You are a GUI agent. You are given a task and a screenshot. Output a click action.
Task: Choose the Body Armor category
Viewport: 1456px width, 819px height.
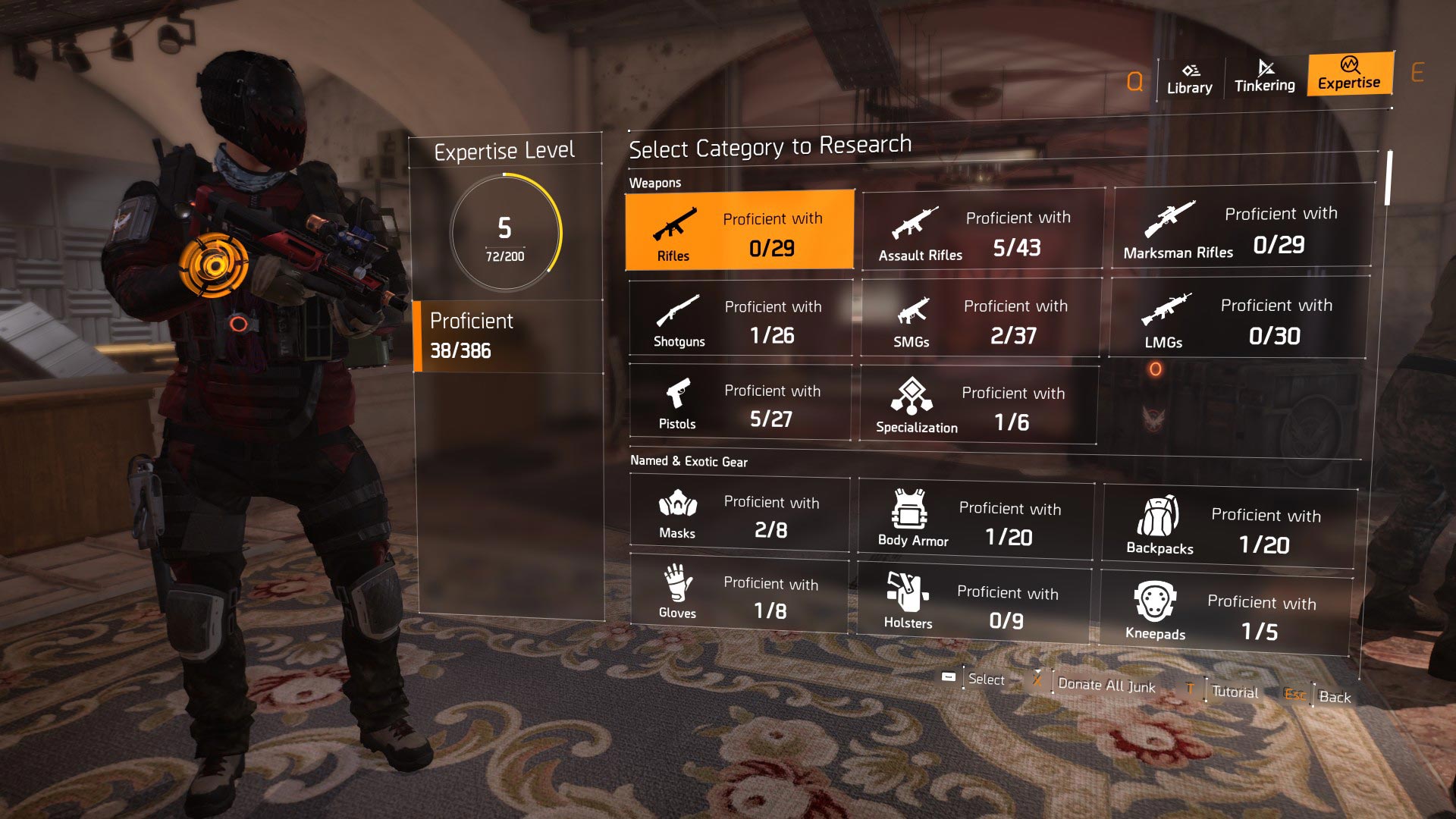pyautogui.click(x=975, y=521)
